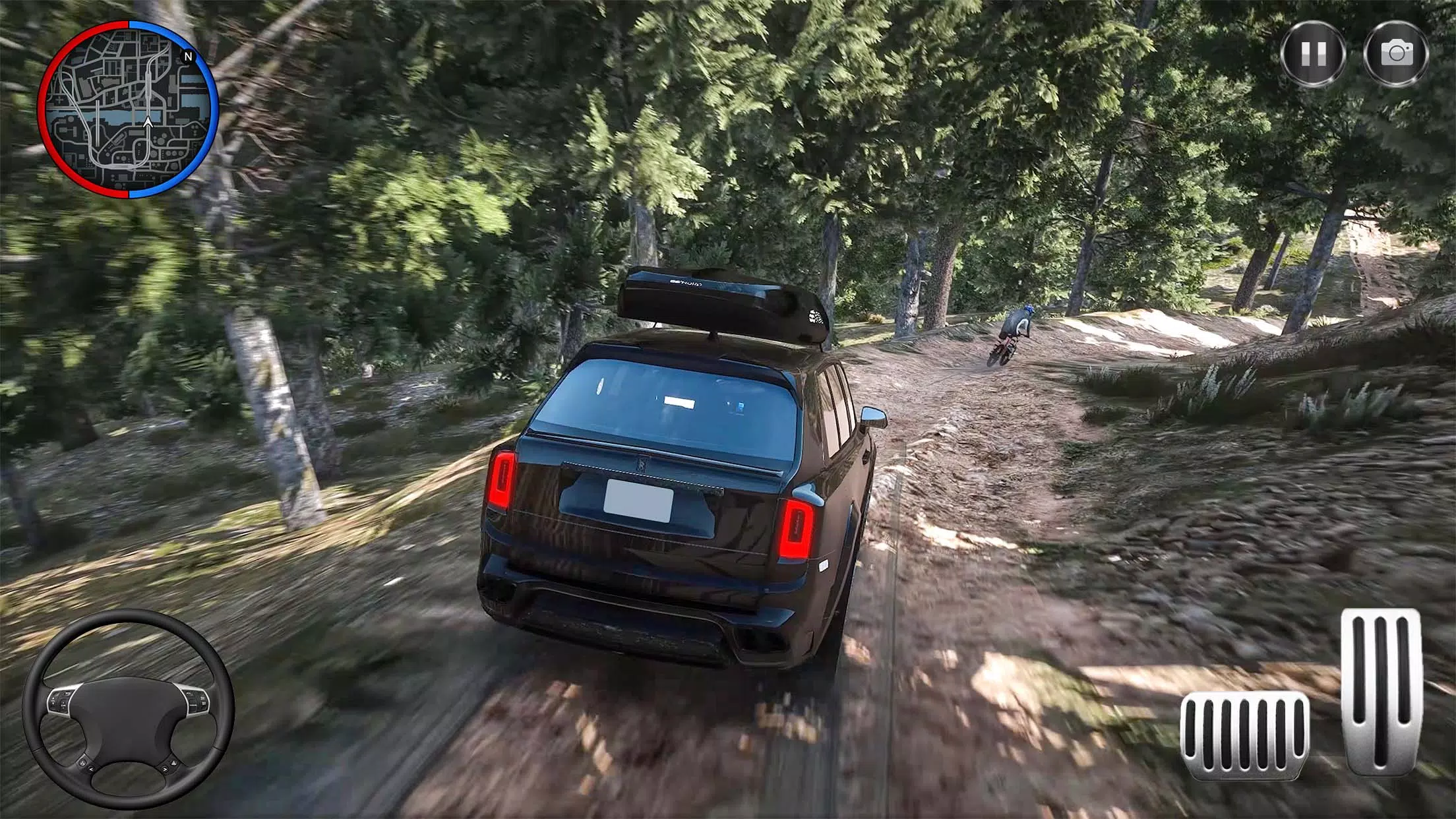Pause the game
Screen dimensions: 1456x819
point(1314,53)
